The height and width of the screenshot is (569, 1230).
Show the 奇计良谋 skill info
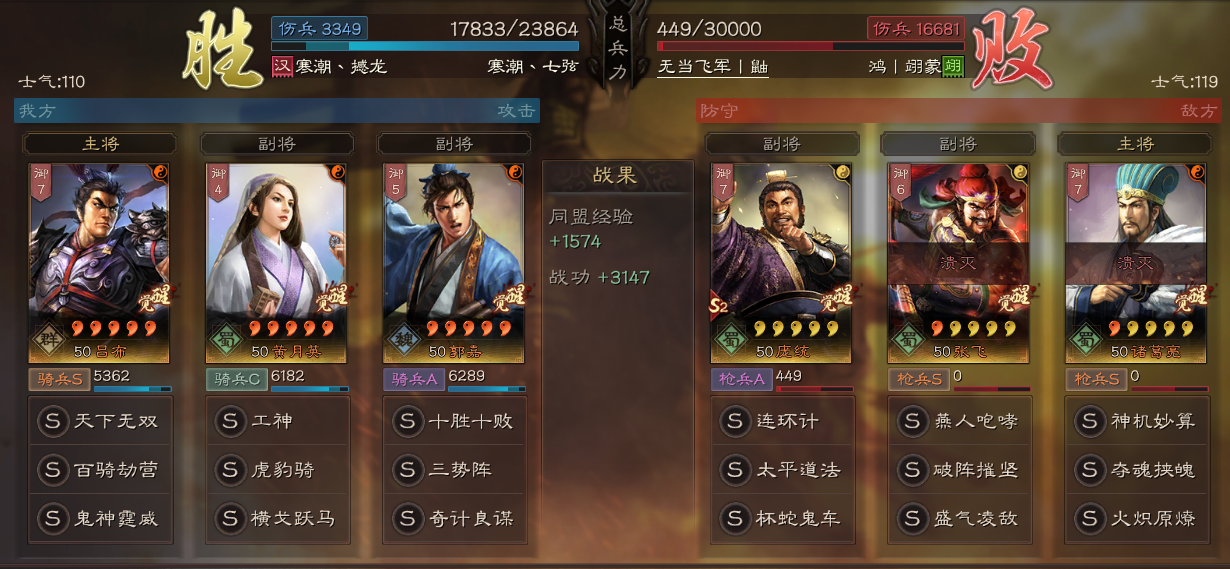453,518
